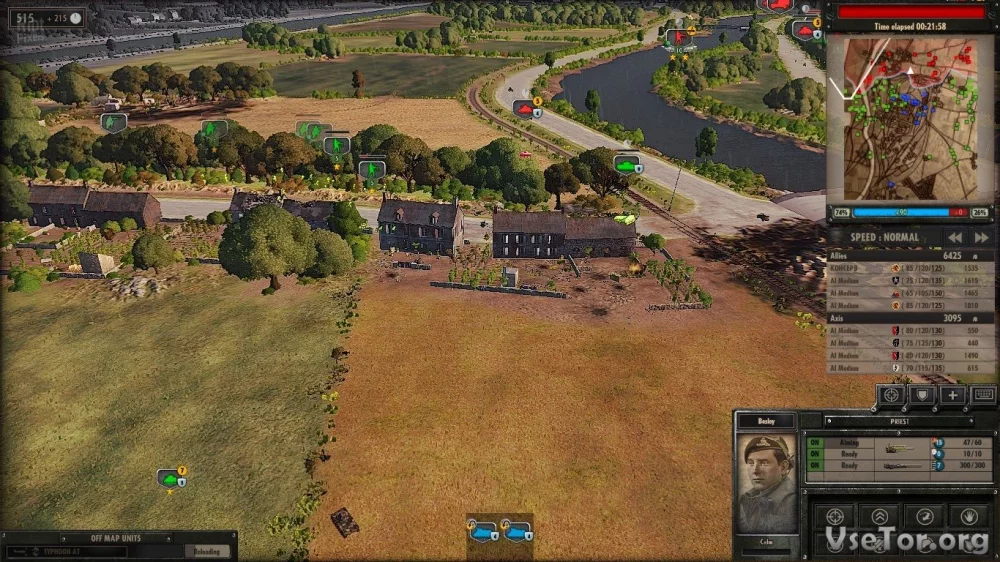Toggle the ON switch for the 300/300 weapon

point(815,466)
